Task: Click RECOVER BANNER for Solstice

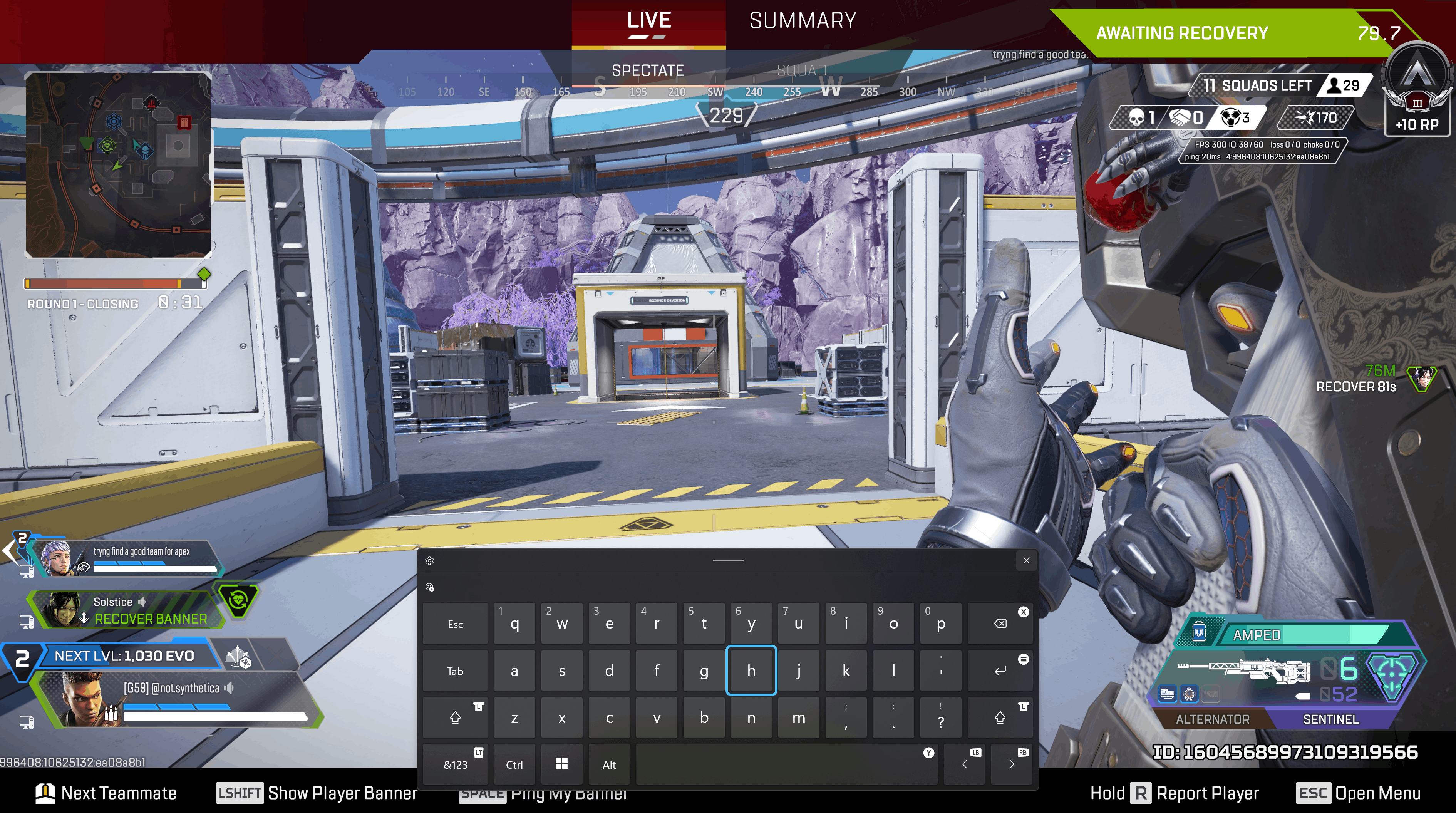Action: point(150,619)
